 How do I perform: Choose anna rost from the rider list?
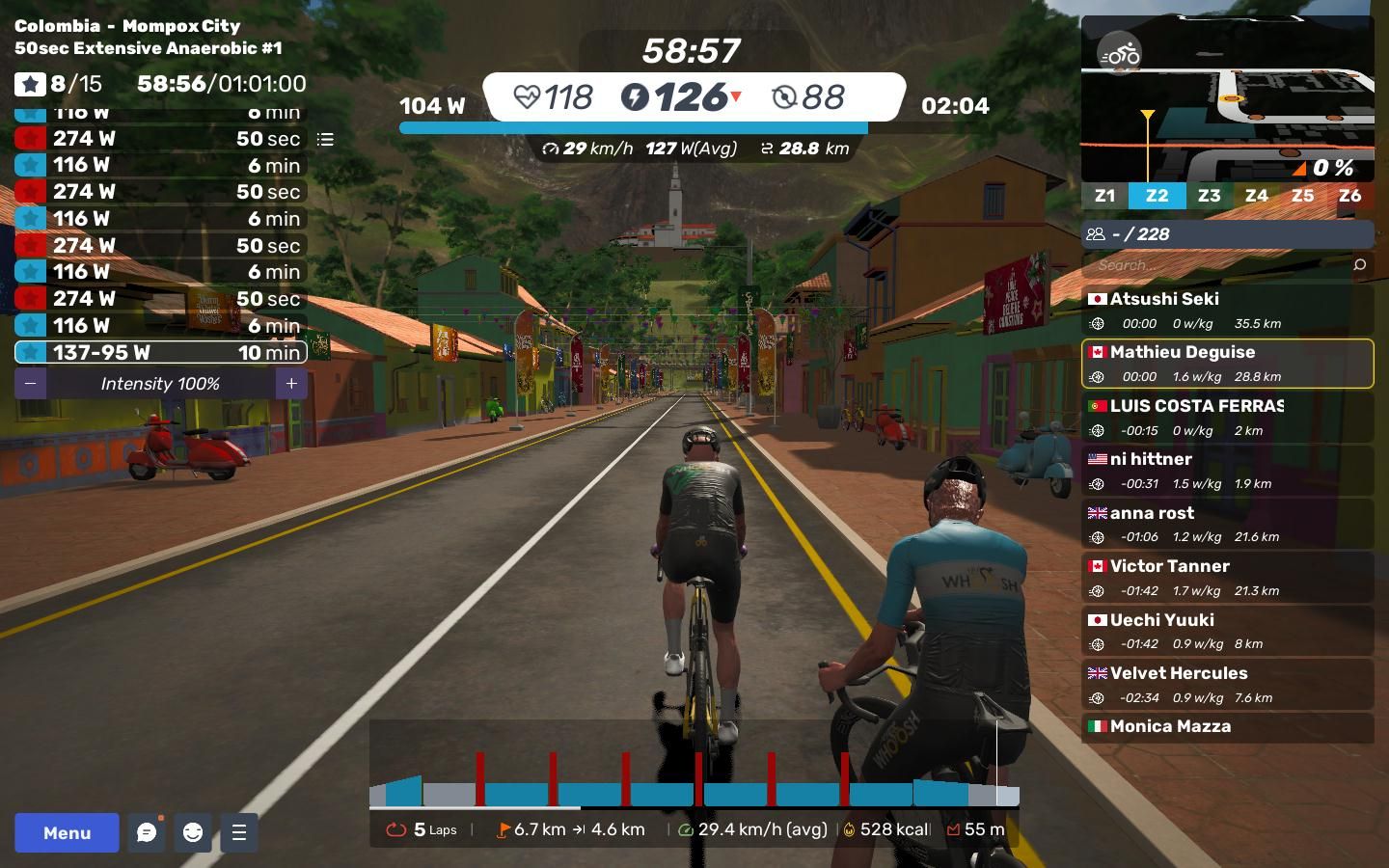[1227, 524]
